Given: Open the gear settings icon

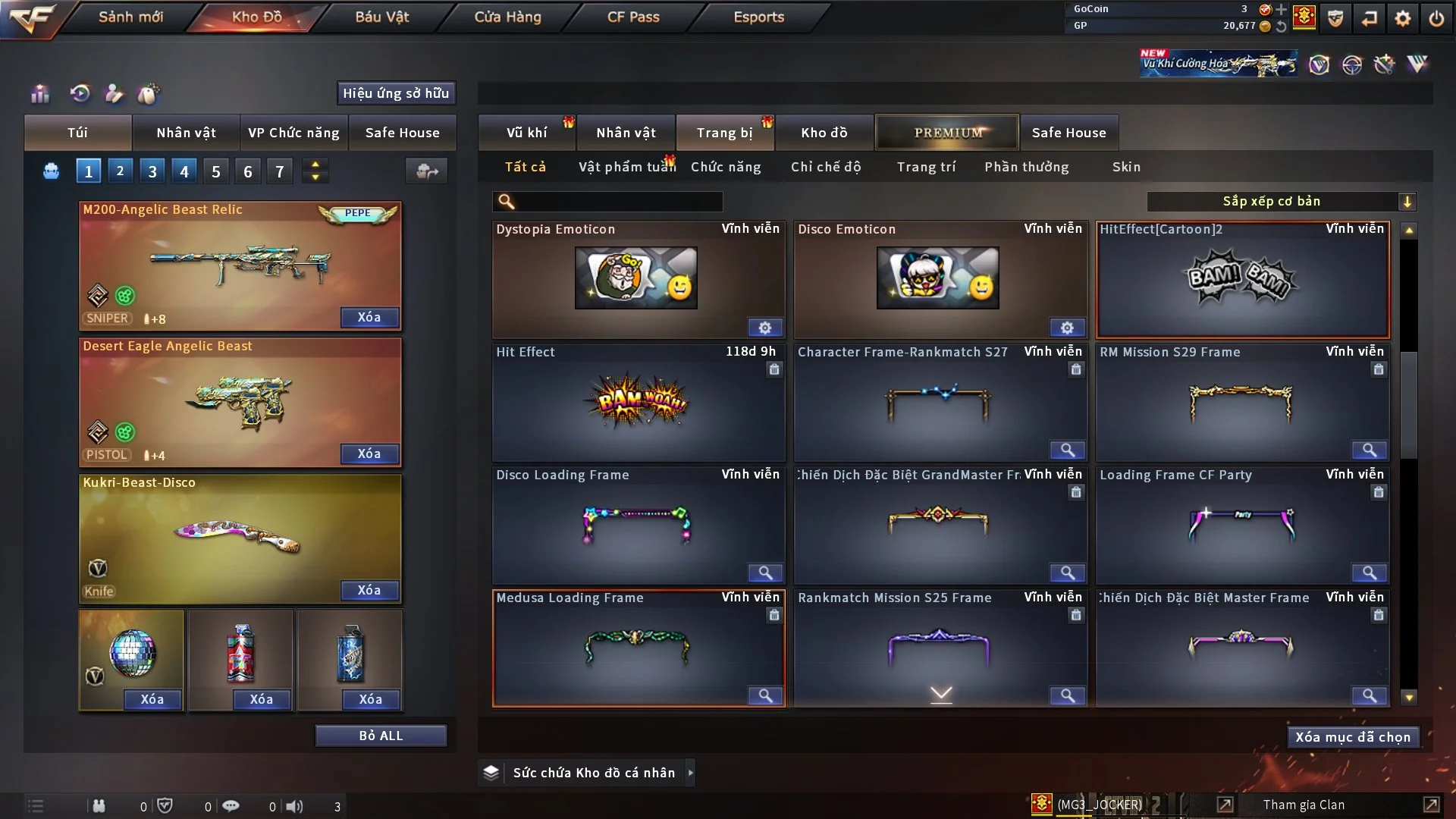Looking at the screenshot, I should pos(1403,18).
